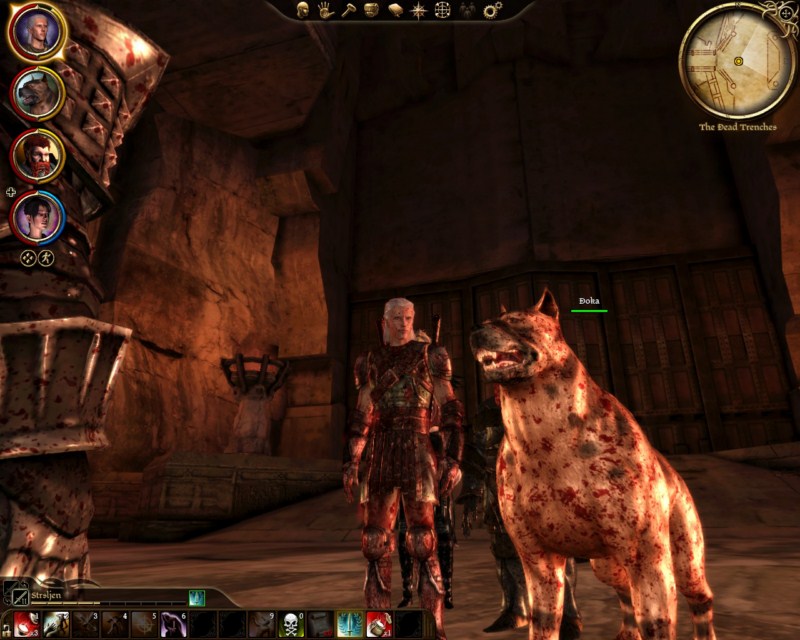800x640 pixels.
Task: Open the character record head icon
Action: 302,10
